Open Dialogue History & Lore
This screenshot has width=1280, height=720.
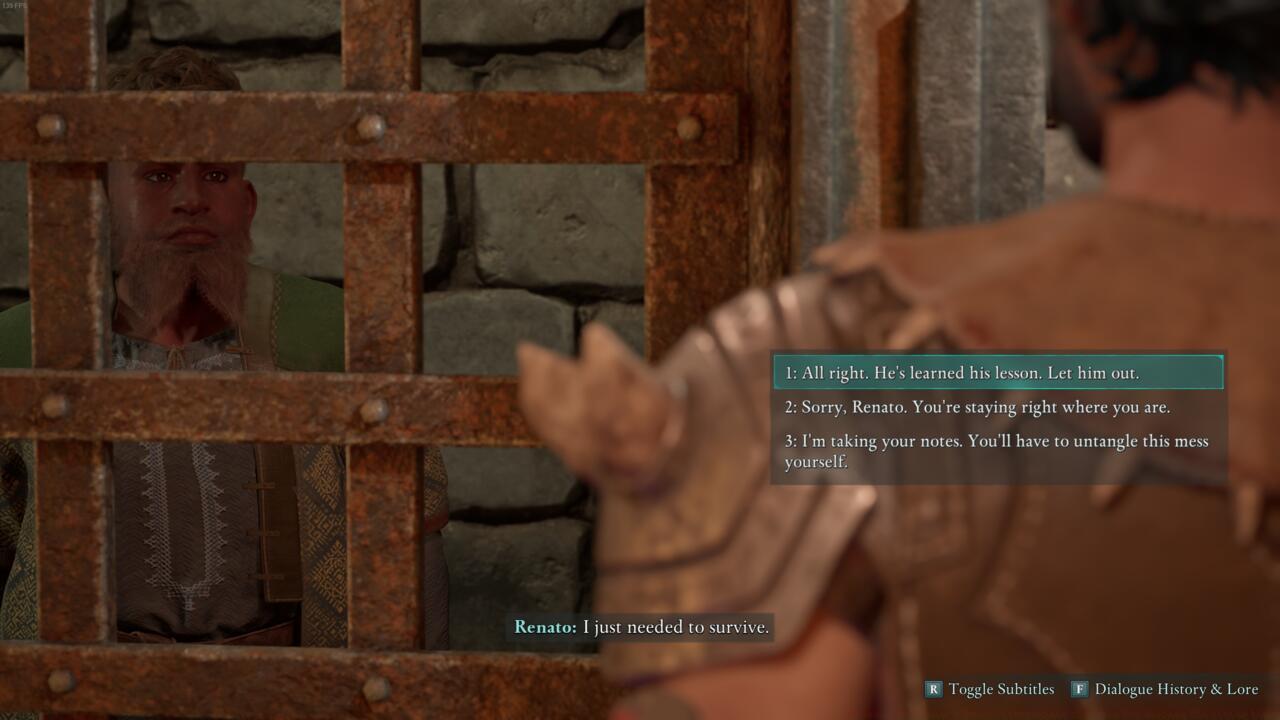click(1165, 689)
